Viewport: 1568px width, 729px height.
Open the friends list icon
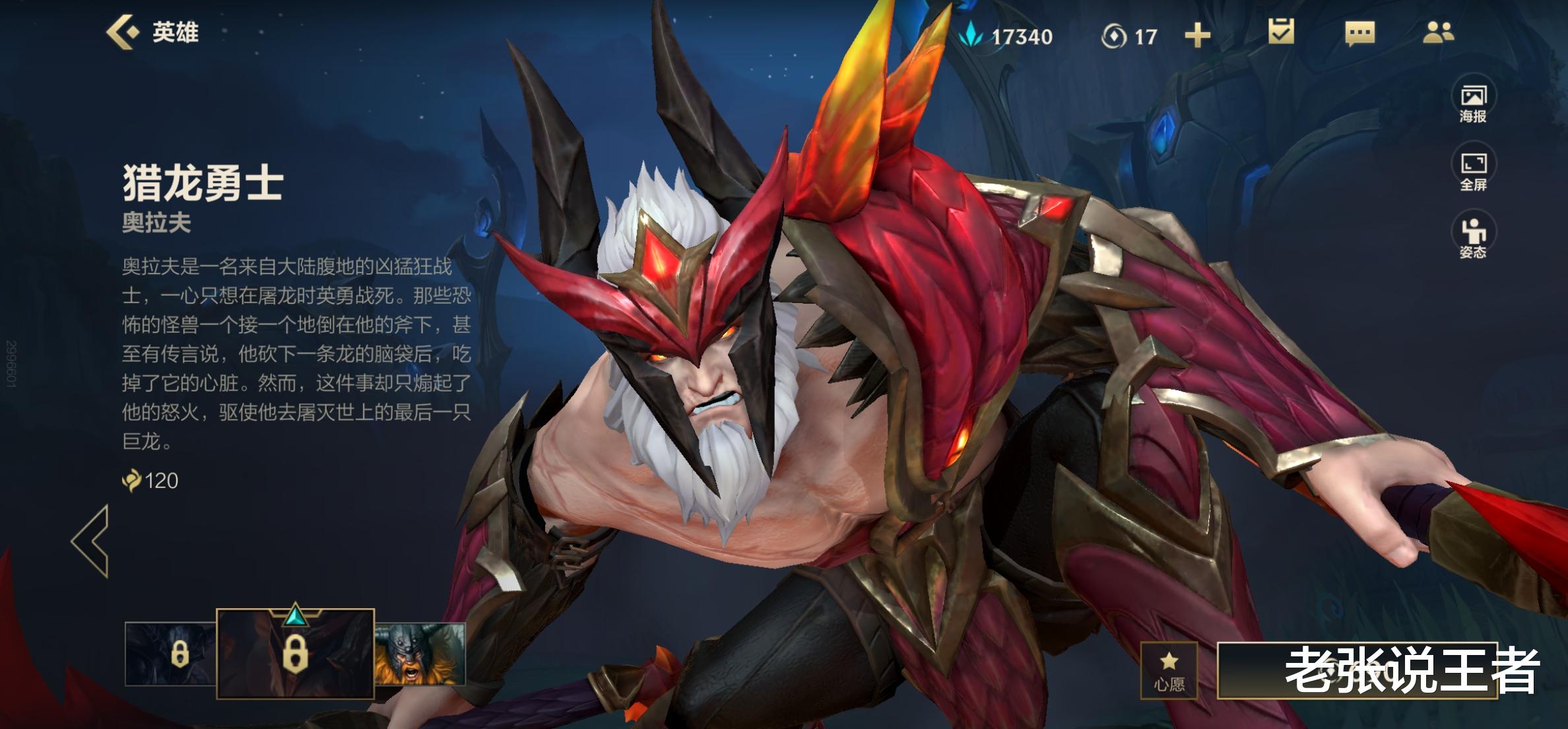coord(1438,32)
